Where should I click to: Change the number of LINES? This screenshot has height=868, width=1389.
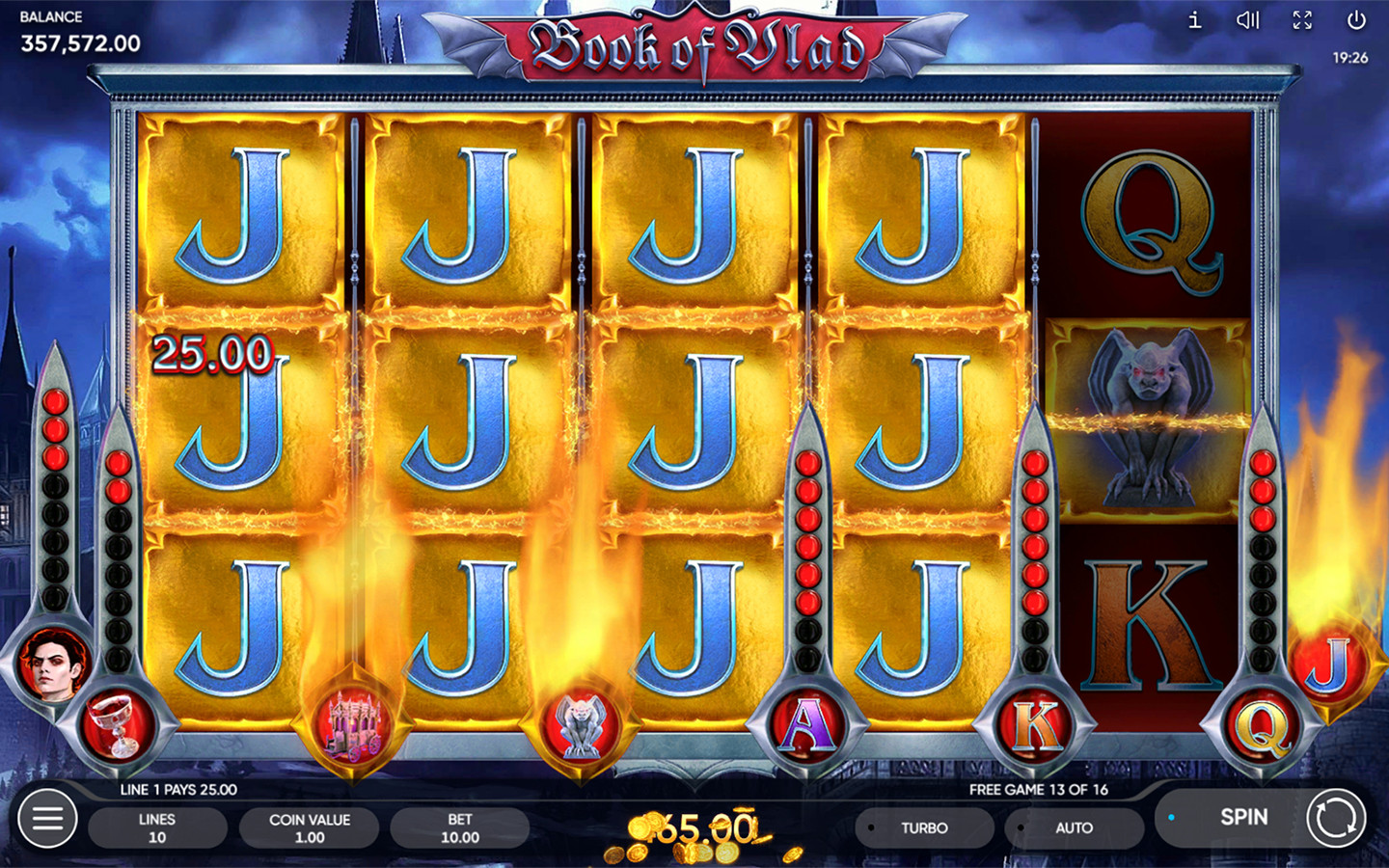(157, 827)
